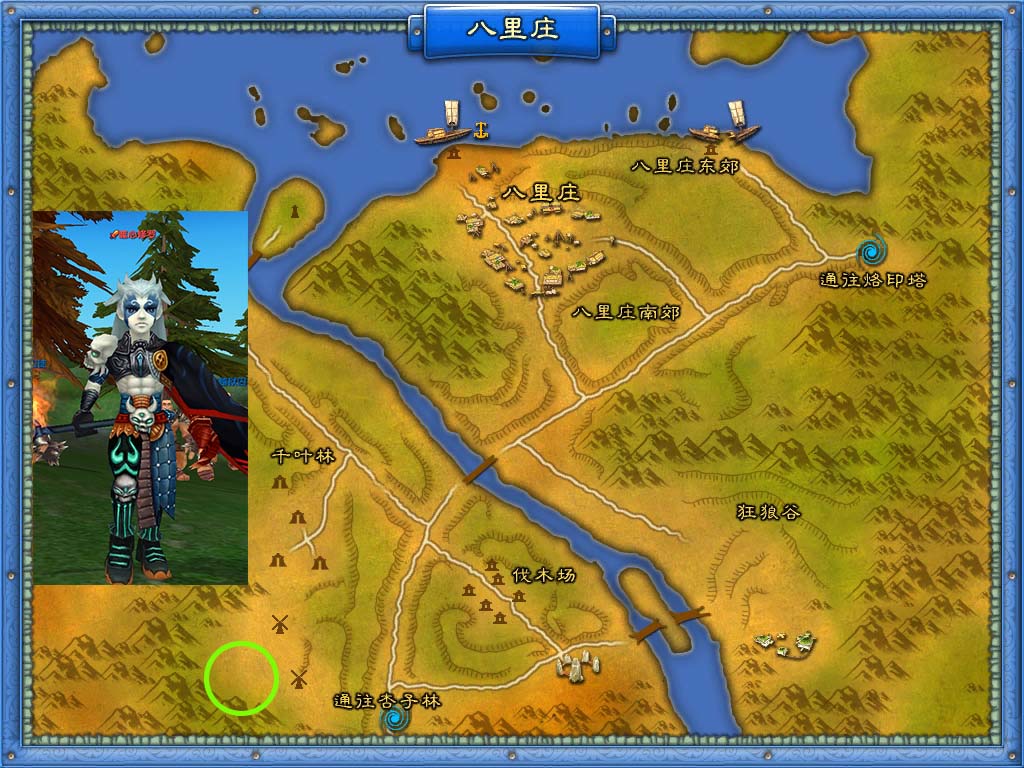Viewport: 1024px width, 768px height.
Task: Click the swirl portal to 烙印塔
Action: coord(872,247)
